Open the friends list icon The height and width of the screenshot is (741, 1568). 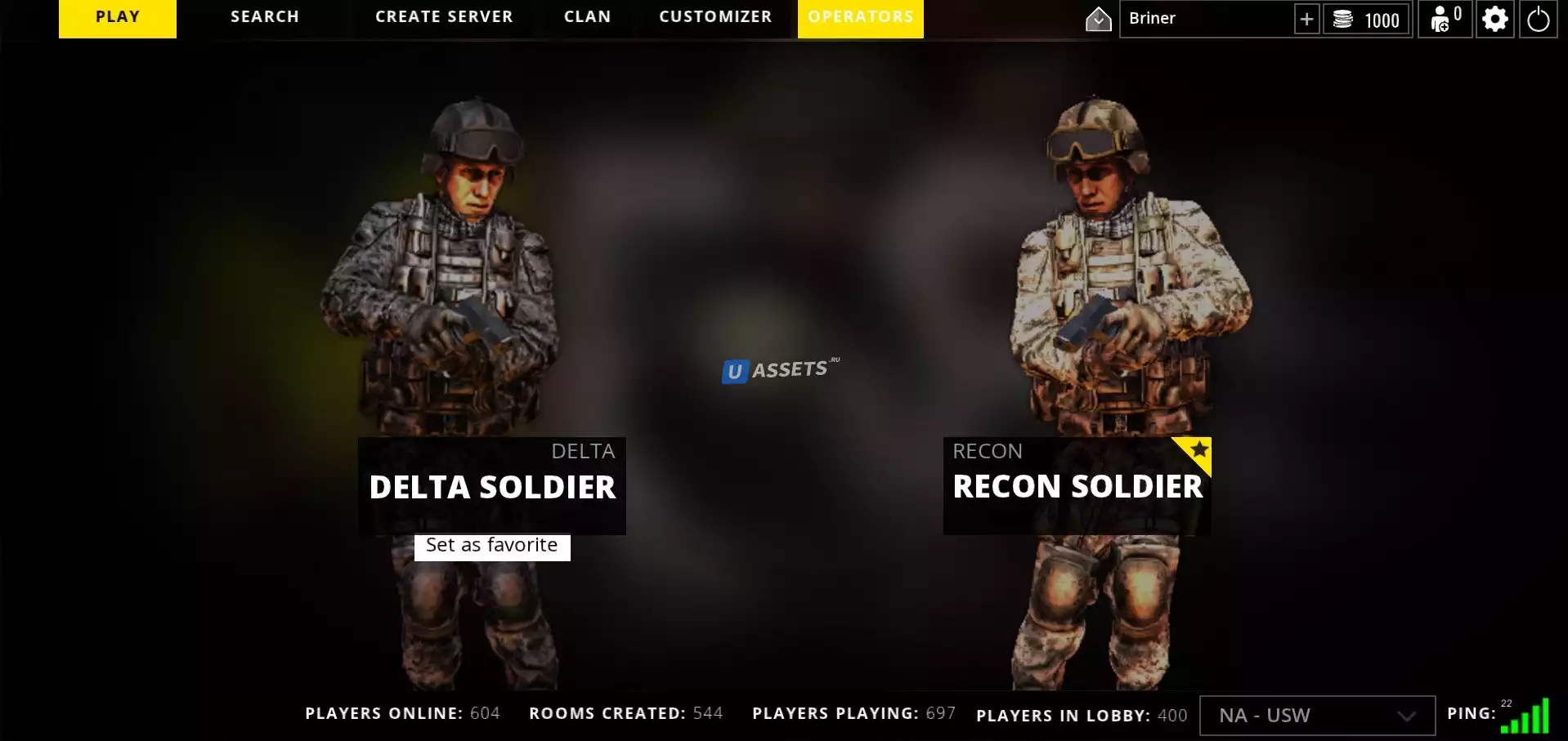tap(1445, 20)
